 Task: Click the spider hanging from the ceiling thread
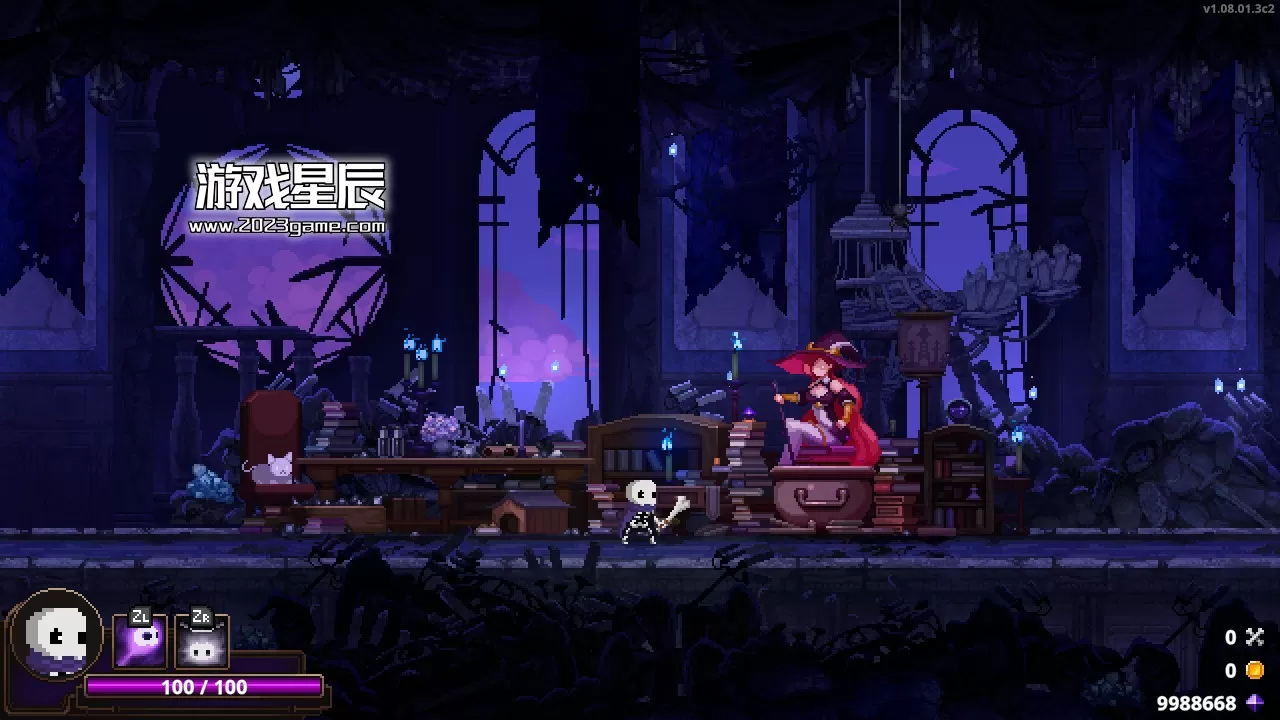898,214
